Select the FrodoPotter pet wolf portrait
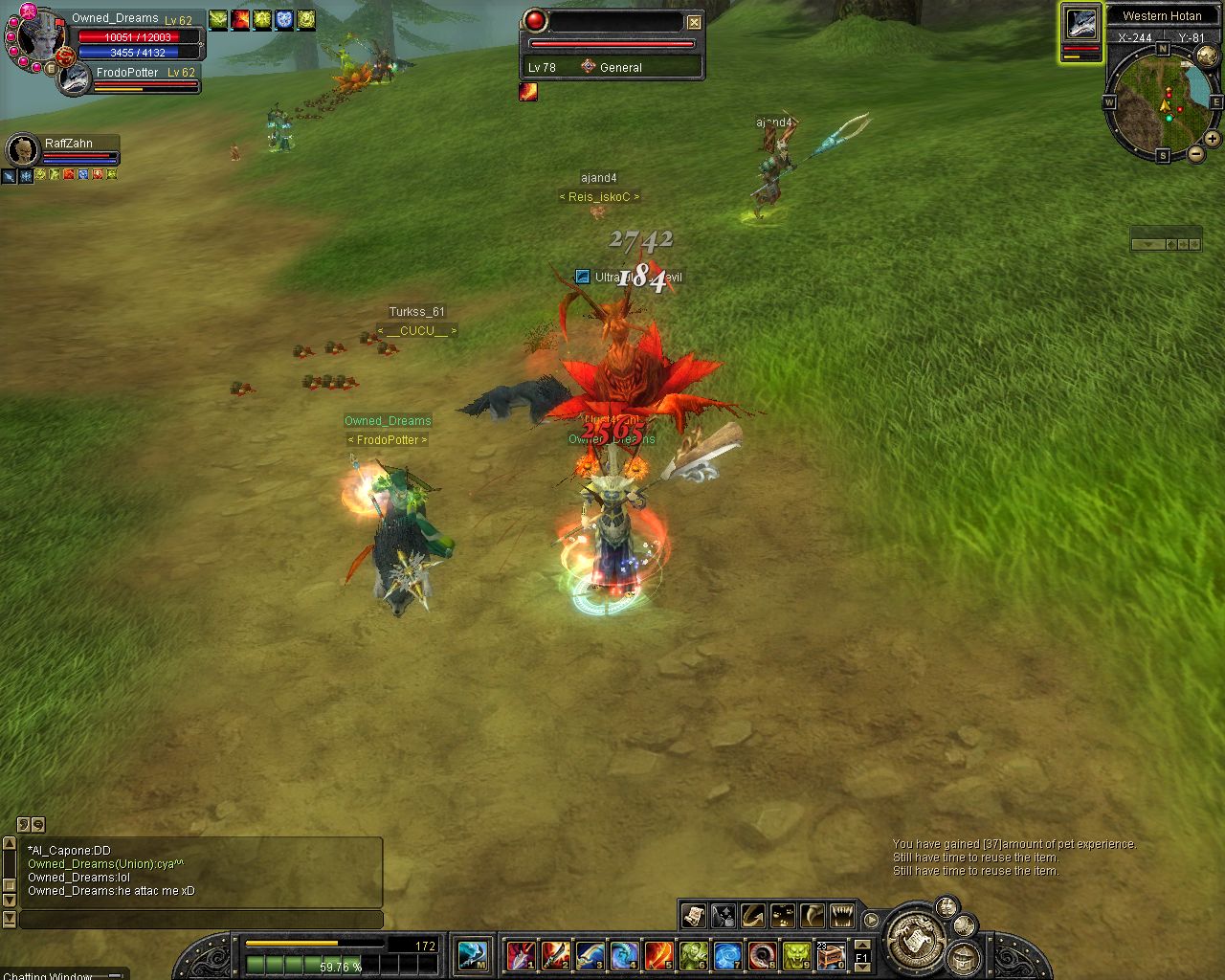 [x=73, y=80]
